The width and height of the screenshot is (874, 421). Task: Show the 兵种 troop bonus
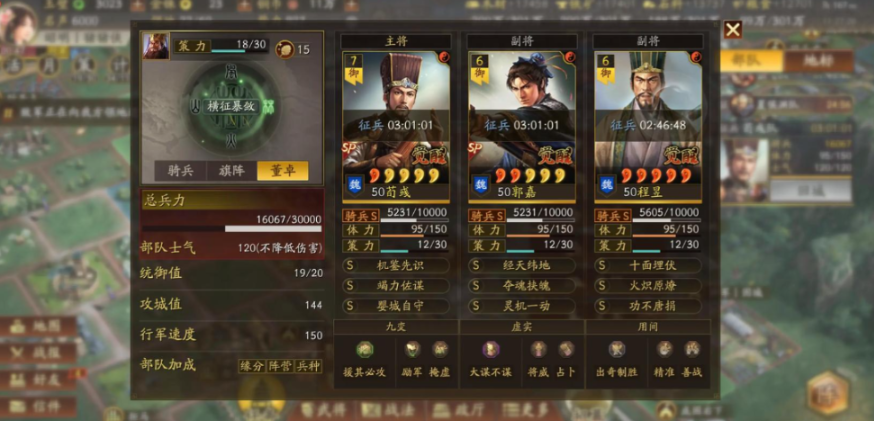point(309,366)
